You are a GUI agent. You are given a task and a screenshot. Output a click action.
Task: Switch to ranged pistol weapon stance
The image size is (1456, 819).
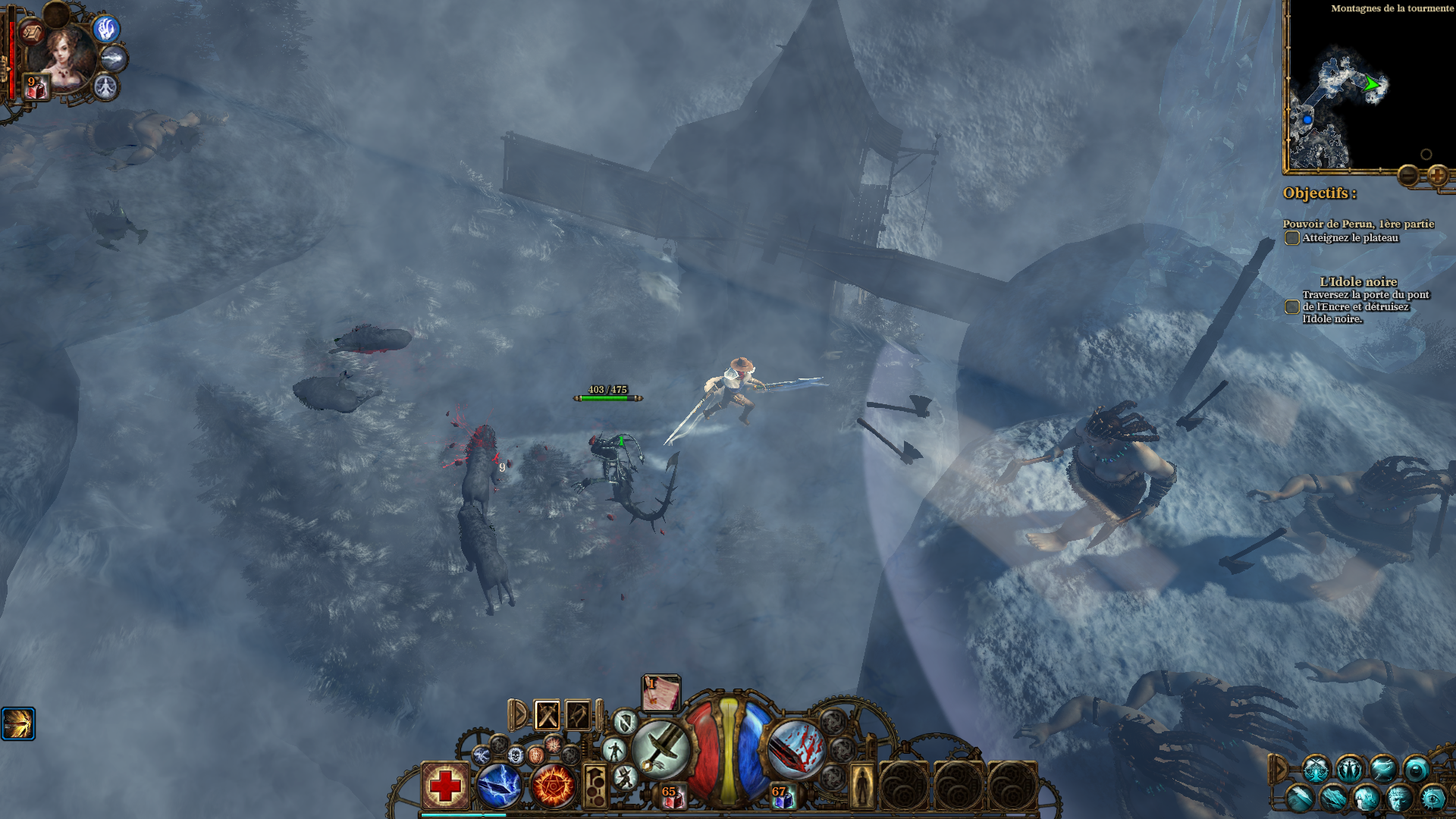click(578, 714)
